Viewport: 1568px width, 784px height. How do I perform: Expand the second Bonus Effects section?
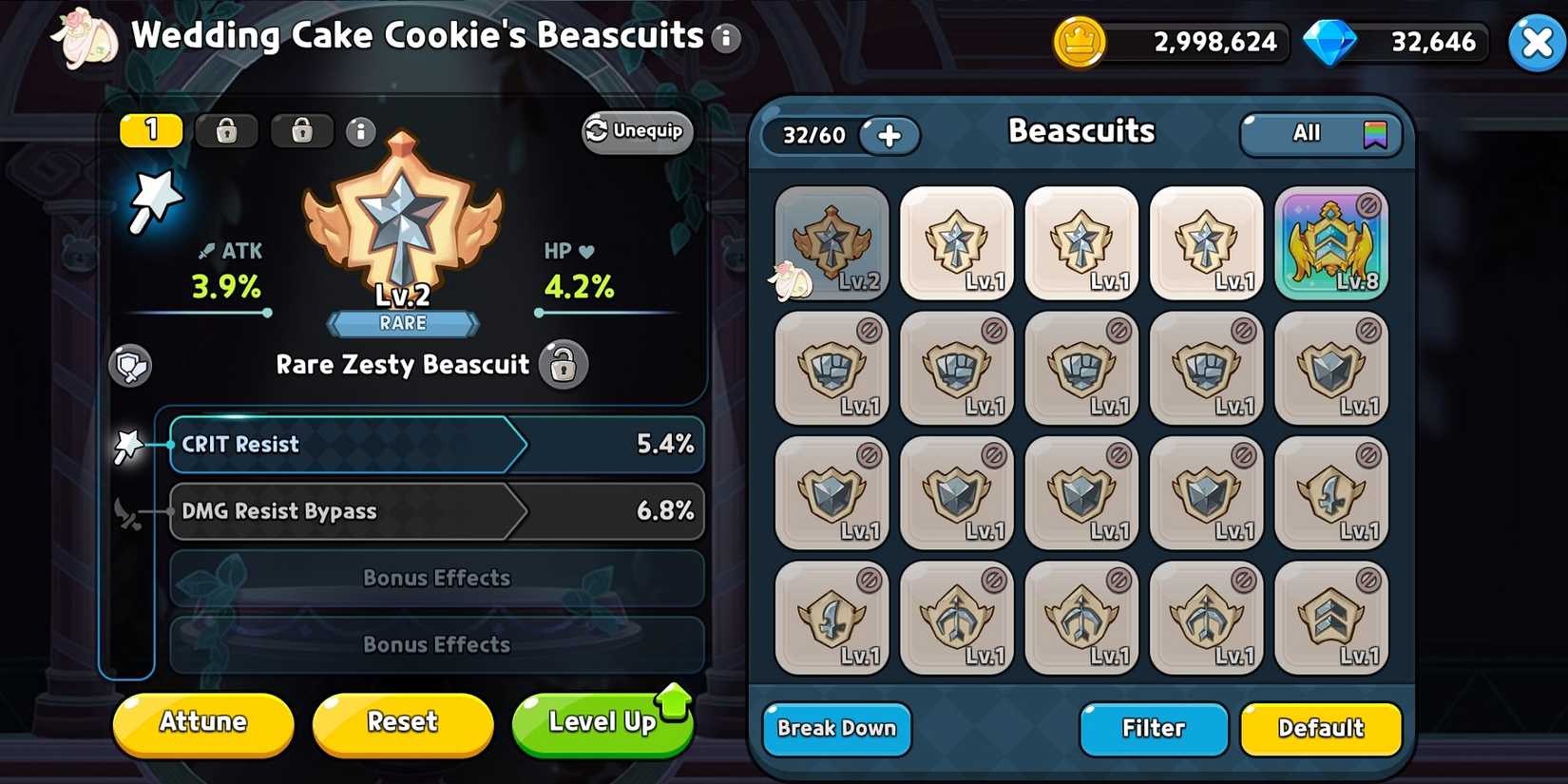[x=436, y=644]
